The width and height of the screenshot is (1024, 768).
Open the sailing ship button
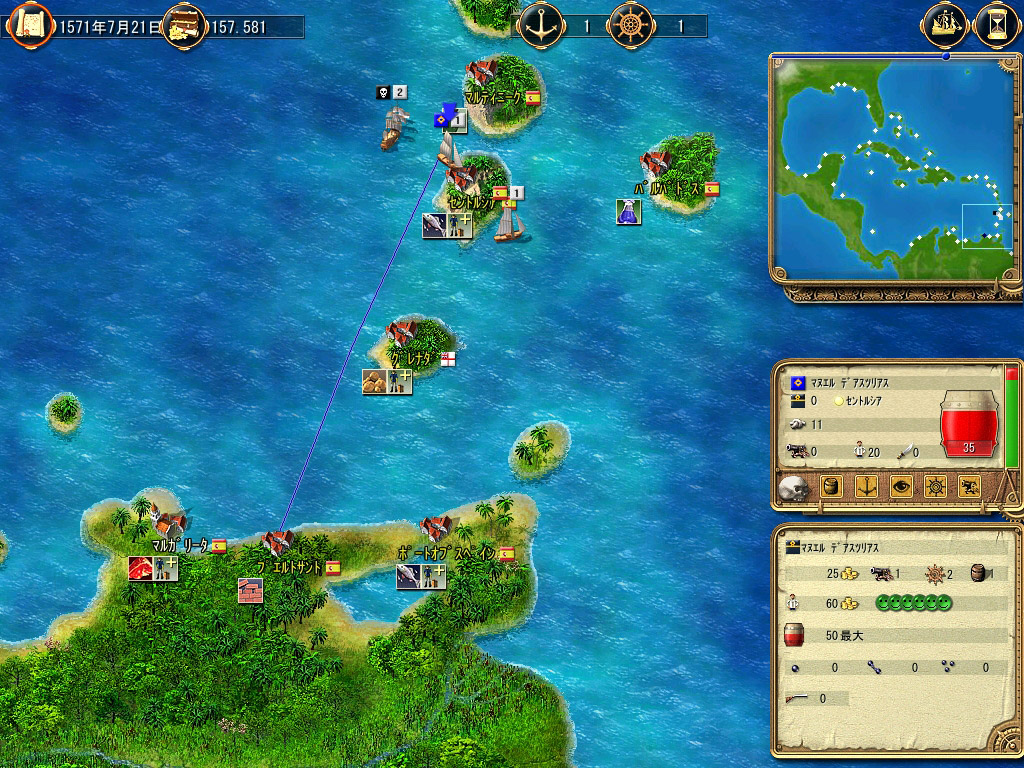(946, 23)
